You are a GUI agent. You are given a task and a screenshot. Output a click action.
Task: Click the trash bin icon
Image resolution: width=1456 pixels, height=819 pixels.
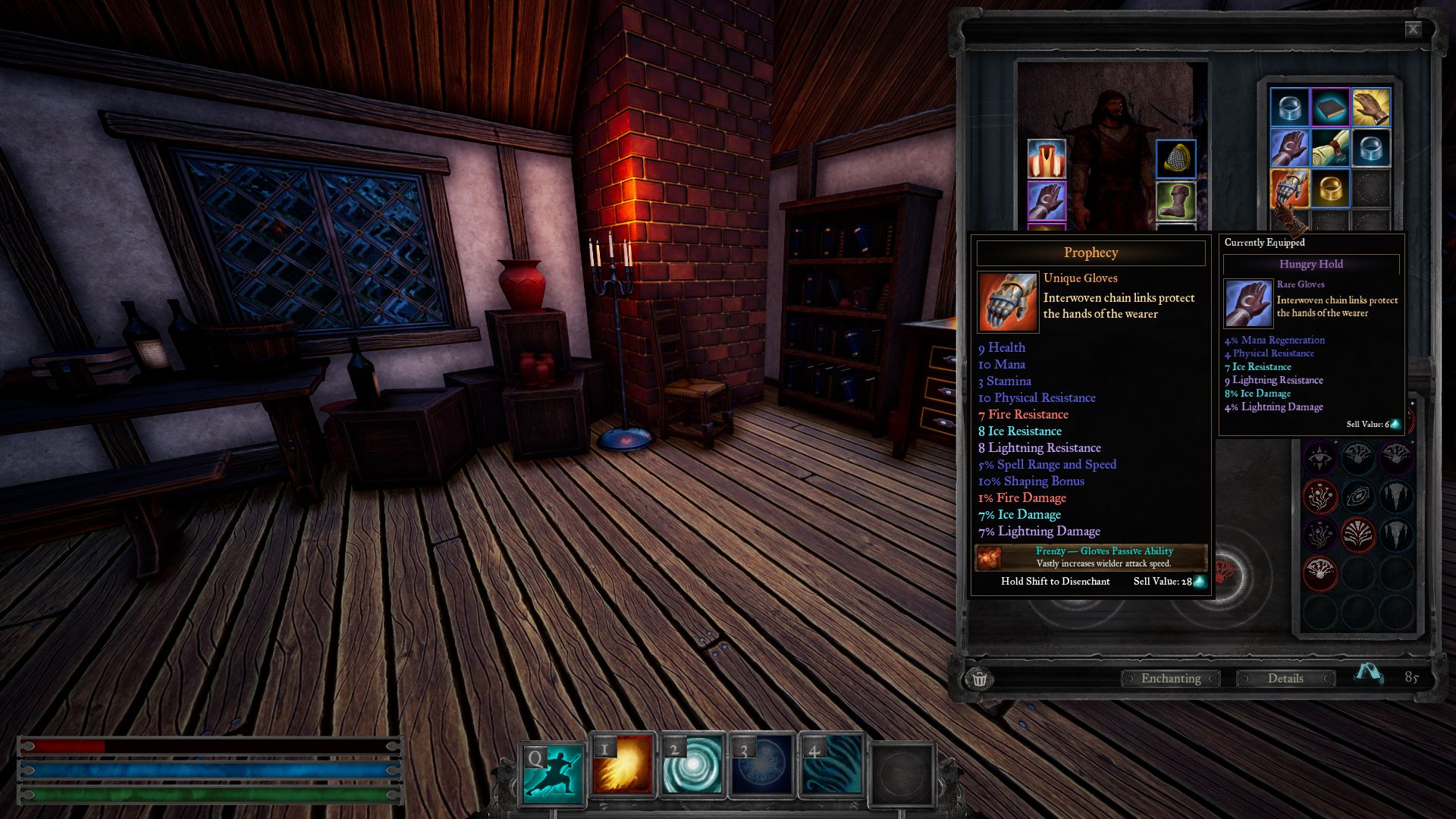point(979,678)
